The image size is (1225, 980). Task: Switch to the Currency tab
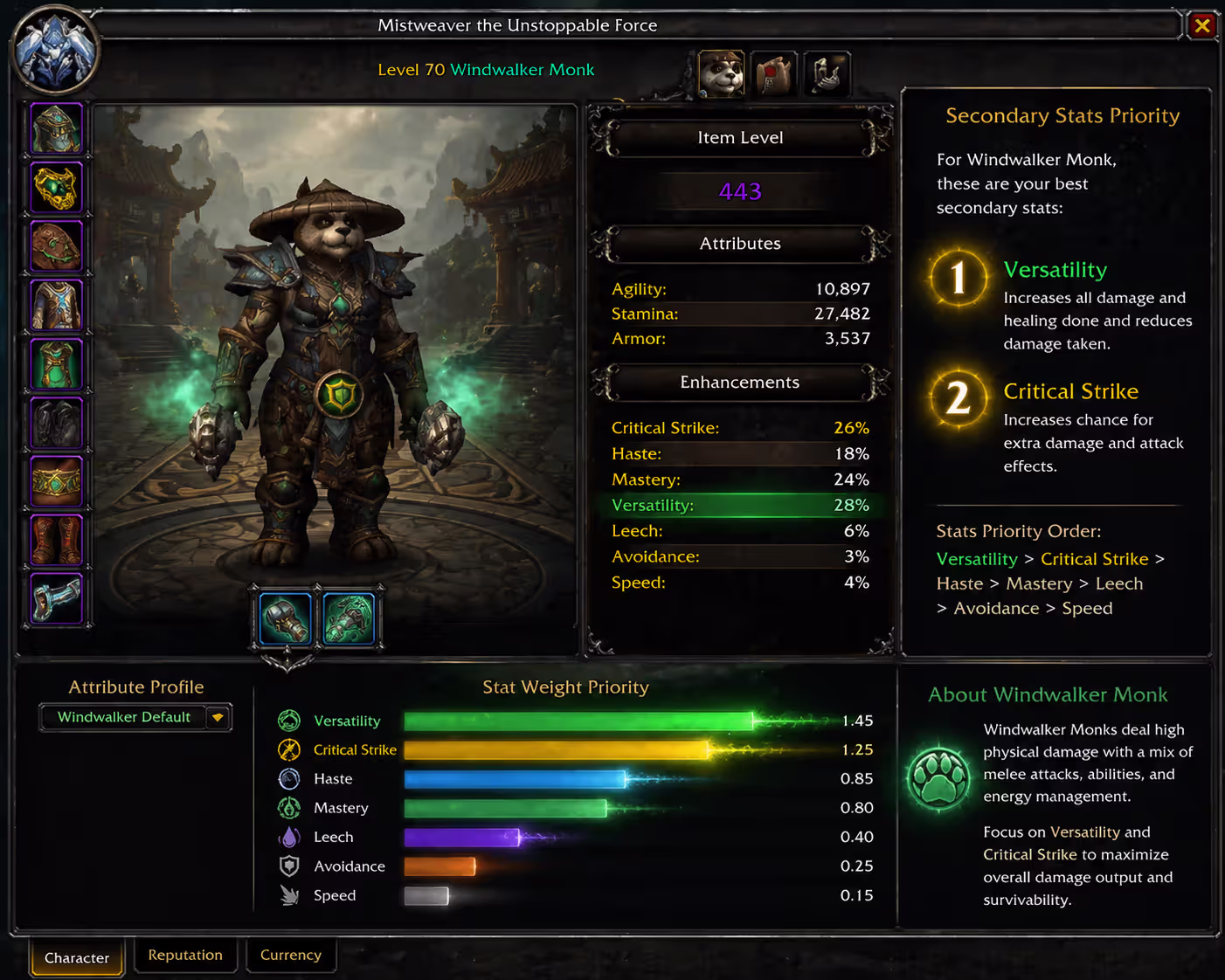pyautogui.click(x=291, y=955)
